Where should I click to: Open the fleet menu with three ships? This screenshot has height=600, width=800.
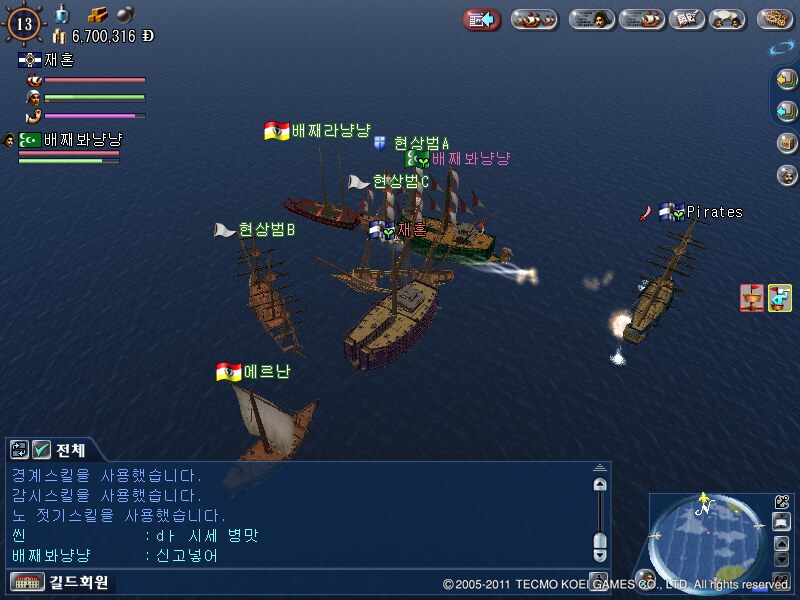534,19
